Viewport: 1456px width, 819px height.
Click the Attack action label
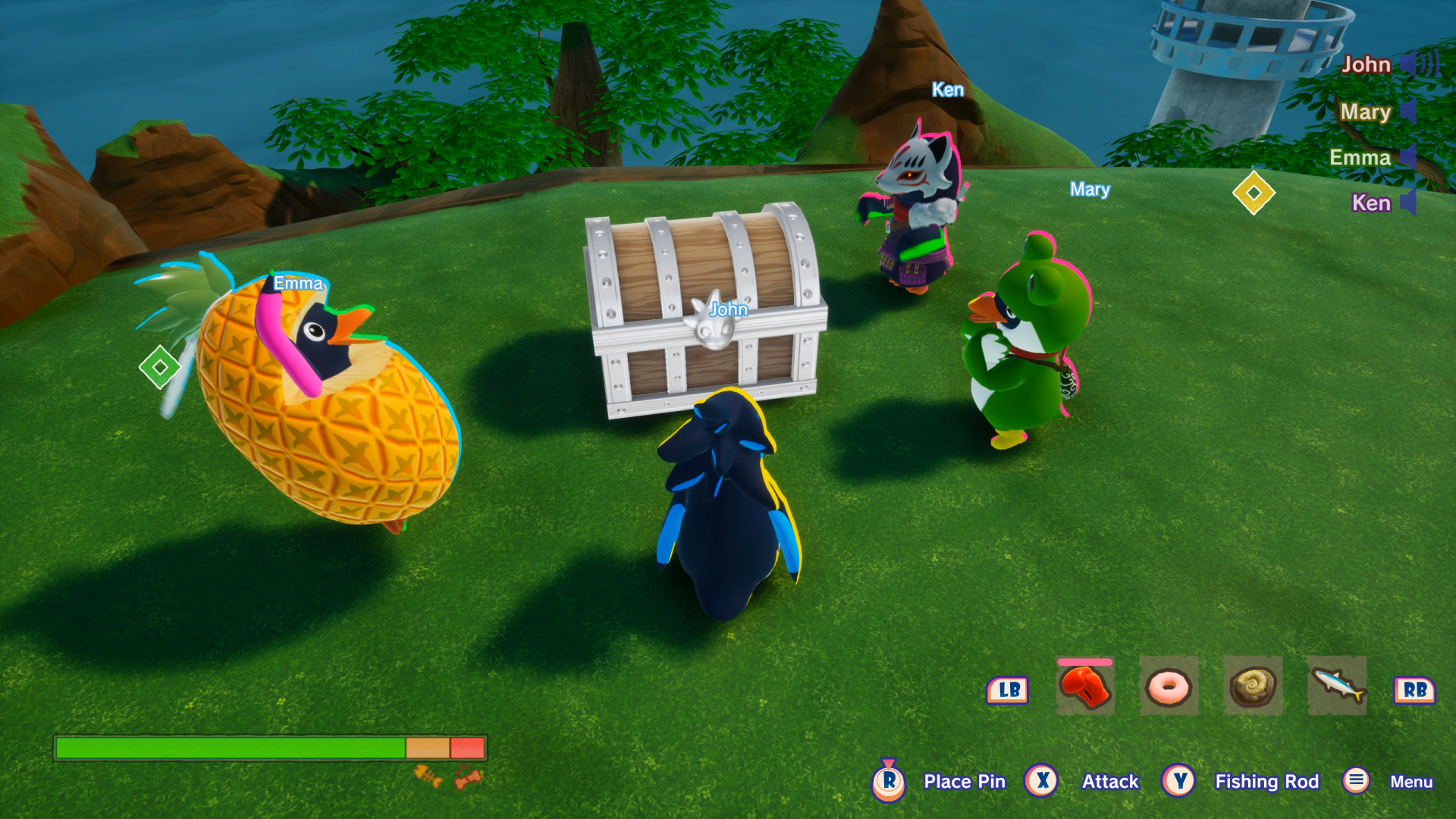(x=1112, y=781)
